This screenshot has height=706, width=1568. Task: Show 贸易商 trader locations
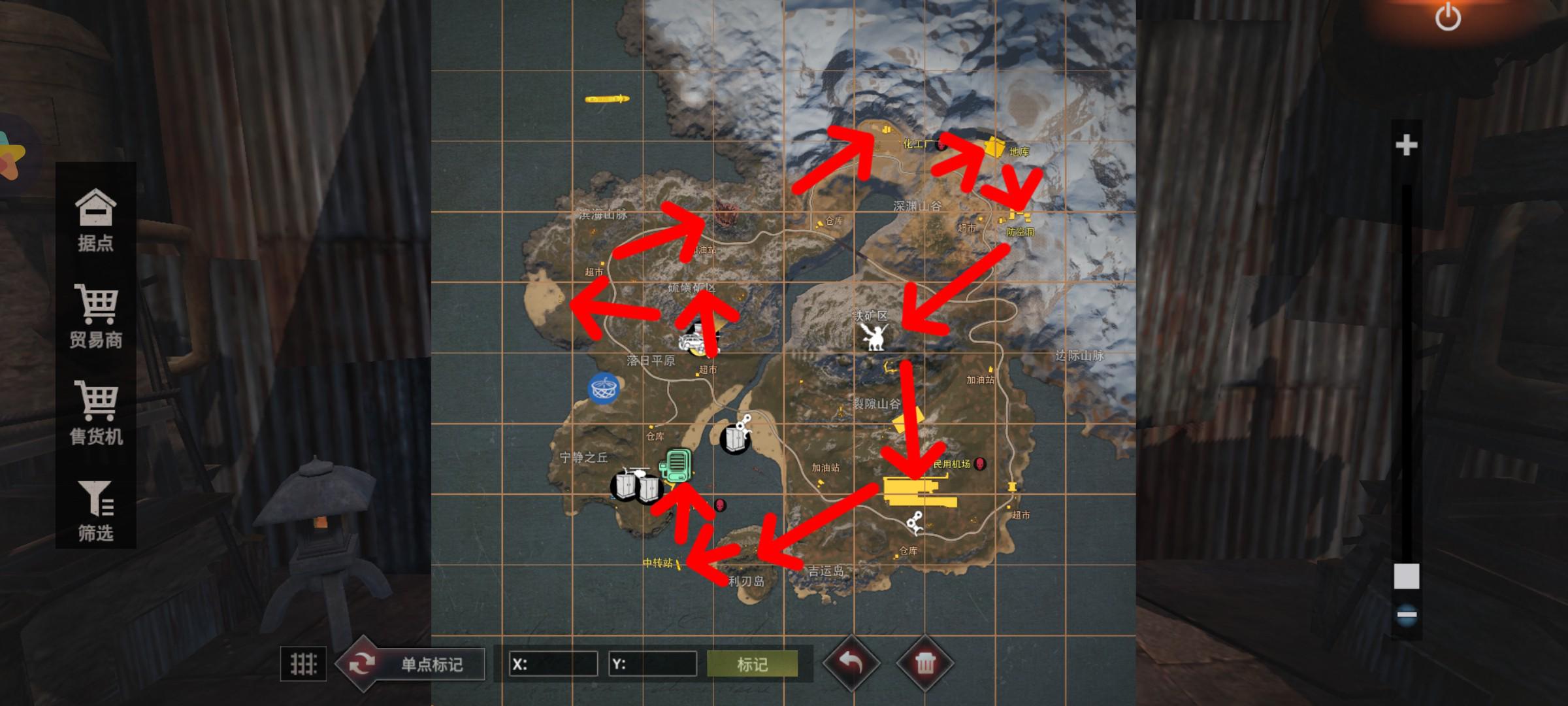(x=96, y=316)
